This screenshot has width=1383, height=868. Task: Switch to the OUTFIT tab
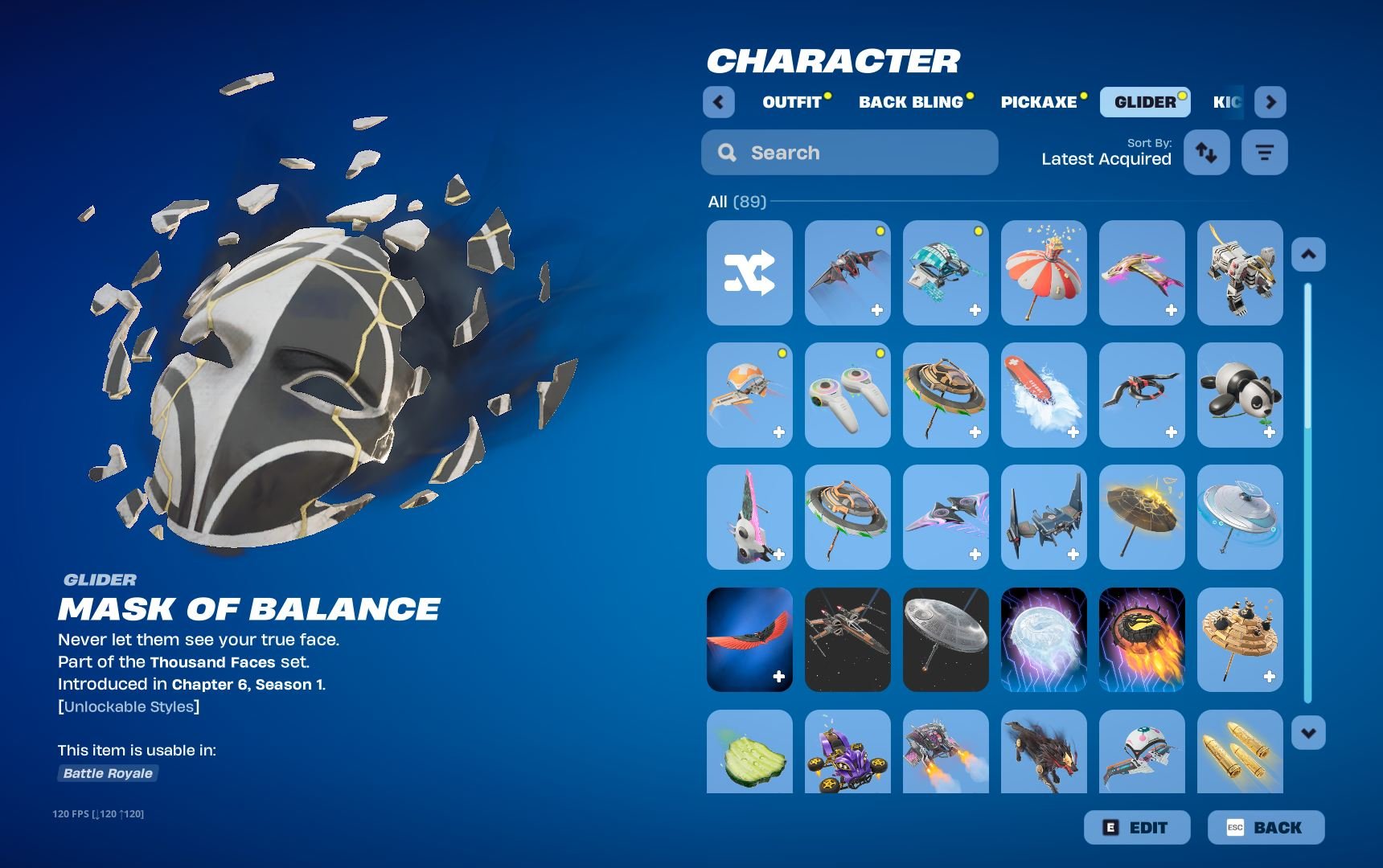pyautogui.click(x=792, y=101)
